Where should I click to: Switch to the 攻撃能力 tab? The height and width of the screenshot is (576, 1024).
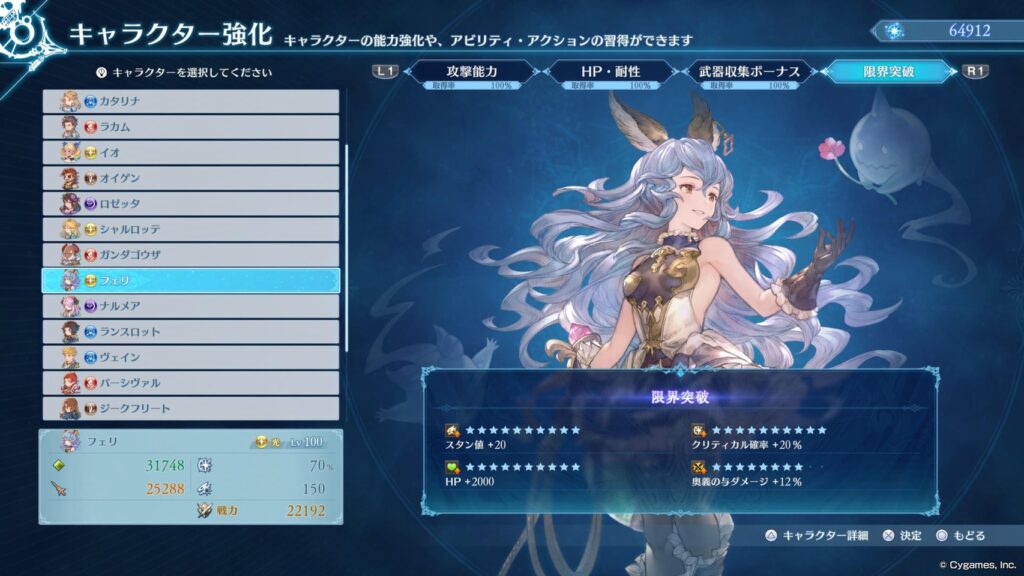tap(472, 73)
